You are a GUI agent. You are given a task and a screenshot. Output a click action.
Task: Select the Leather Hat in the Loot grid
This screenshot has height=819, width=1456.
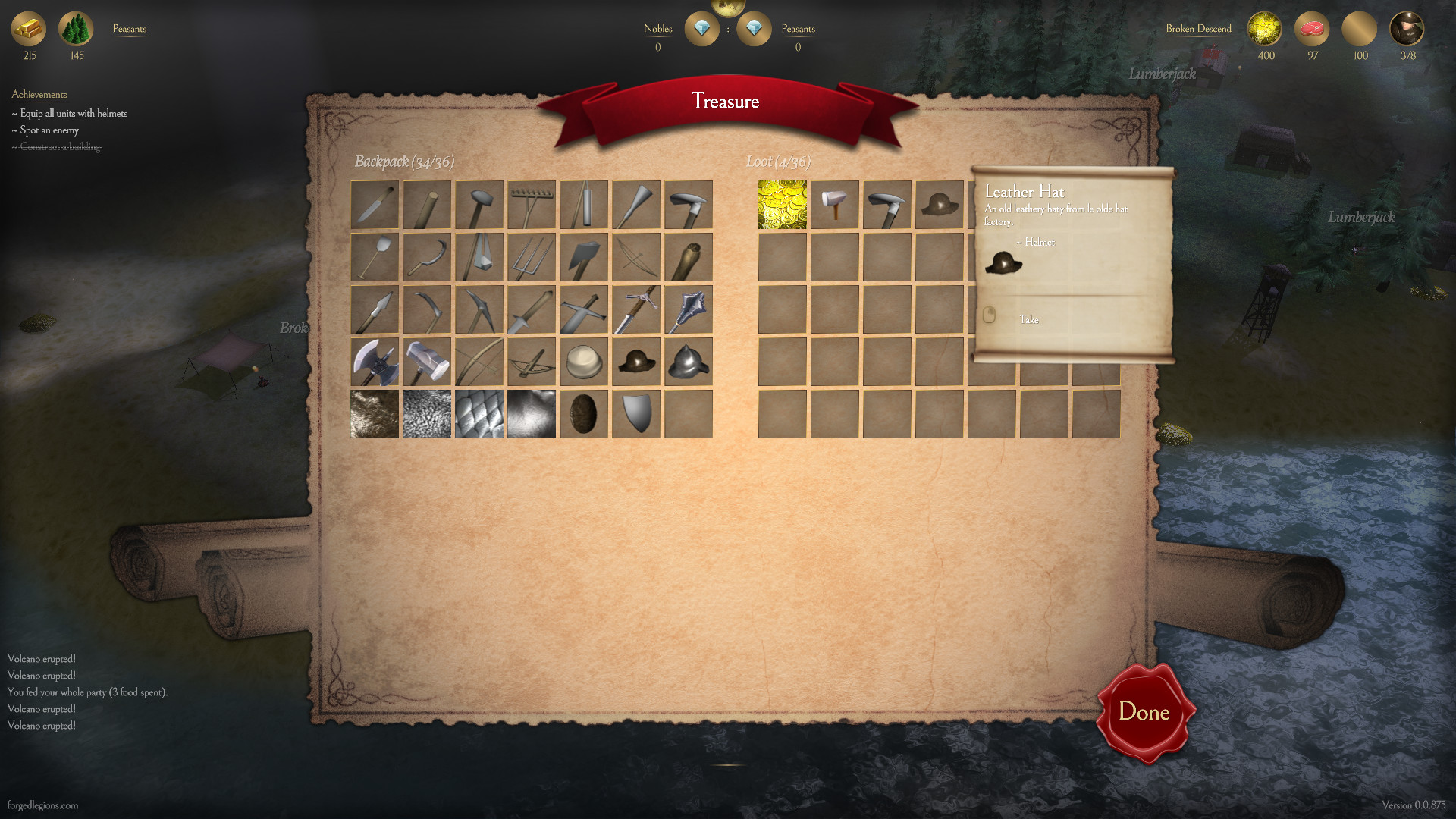pyautogui.click(x=940, y=203)
